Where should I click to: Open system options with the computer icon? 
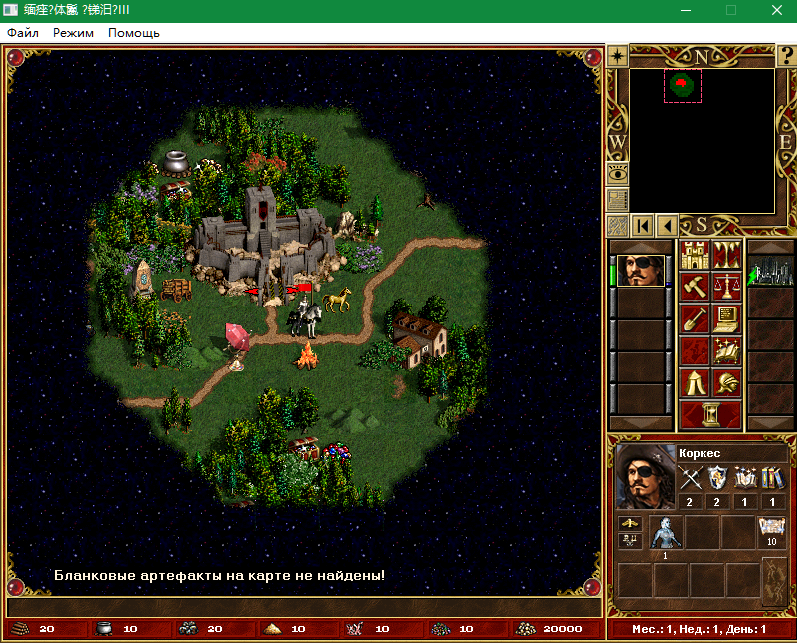click(x=726, y=320)
